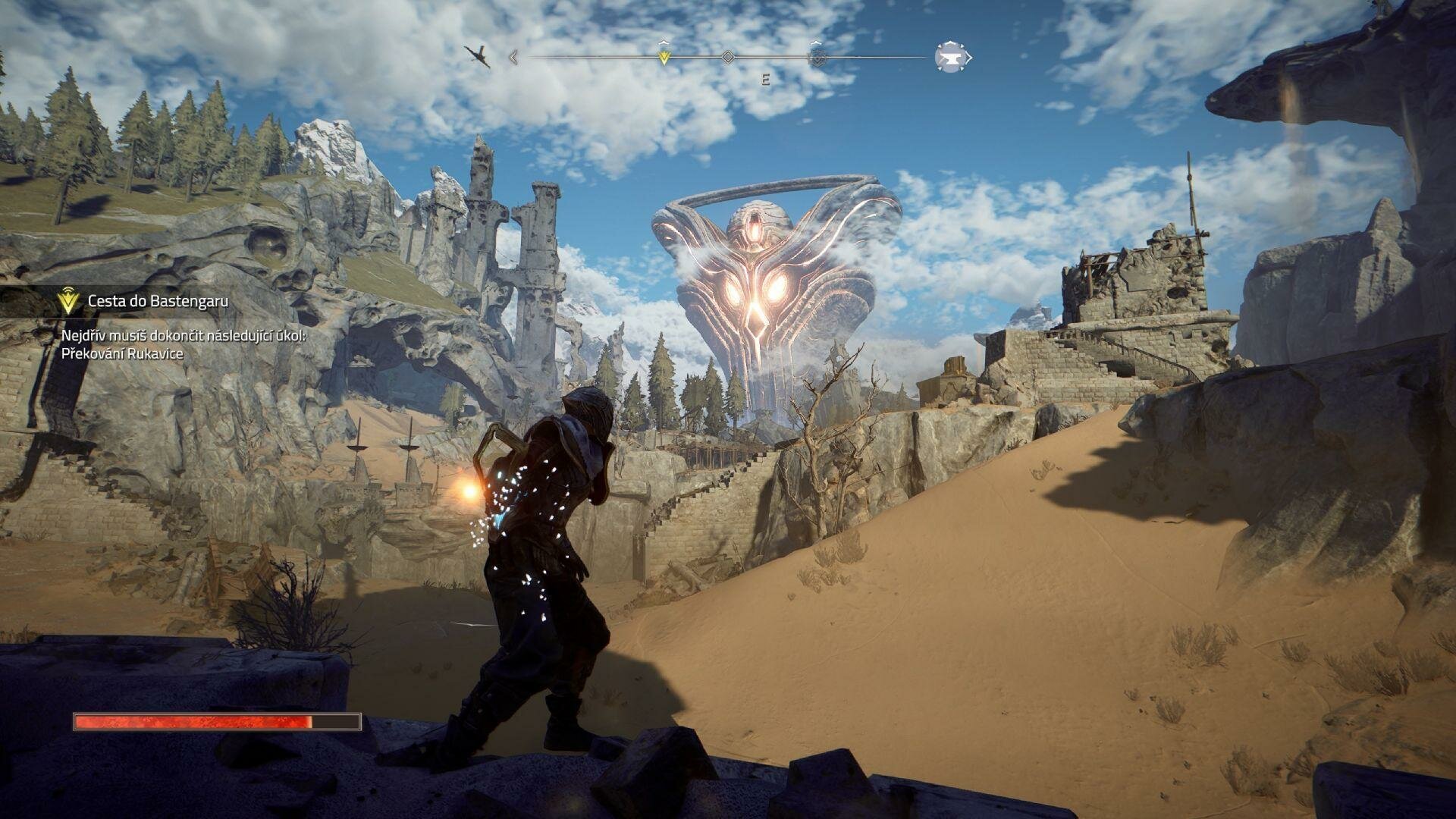Select the faded gear marker on compass
The image size is (1456, 819).
click(x=817, y=57)
